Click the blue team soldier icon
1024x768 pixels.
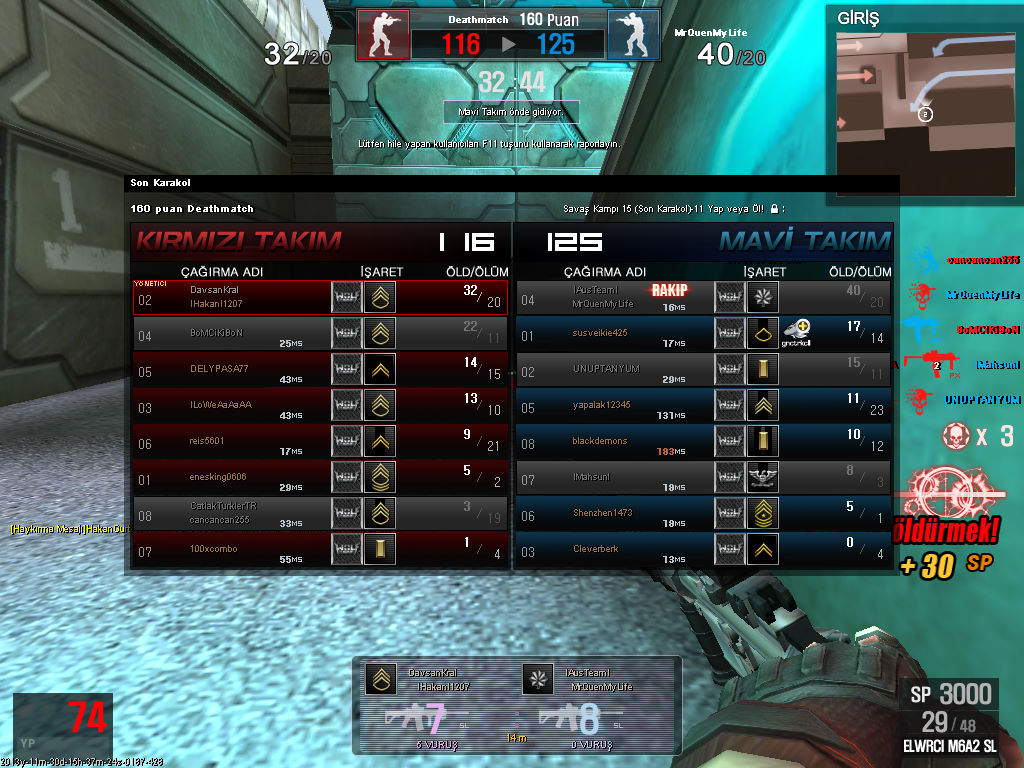633,35
